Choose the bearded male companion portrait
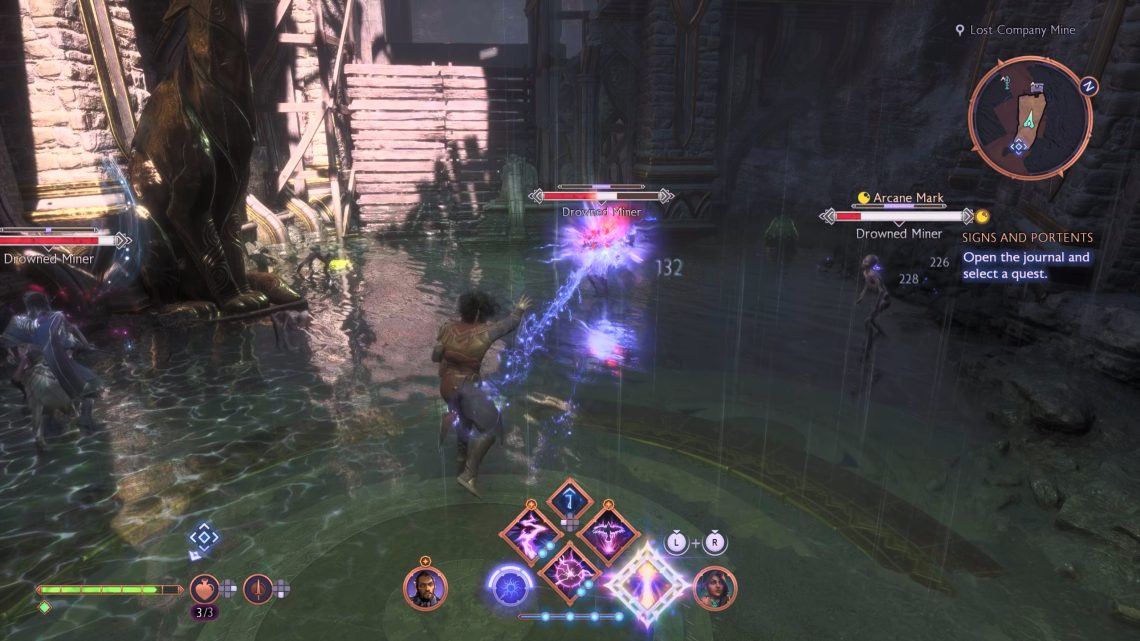This screenshot has width=1140, height=641. [425, 588]
